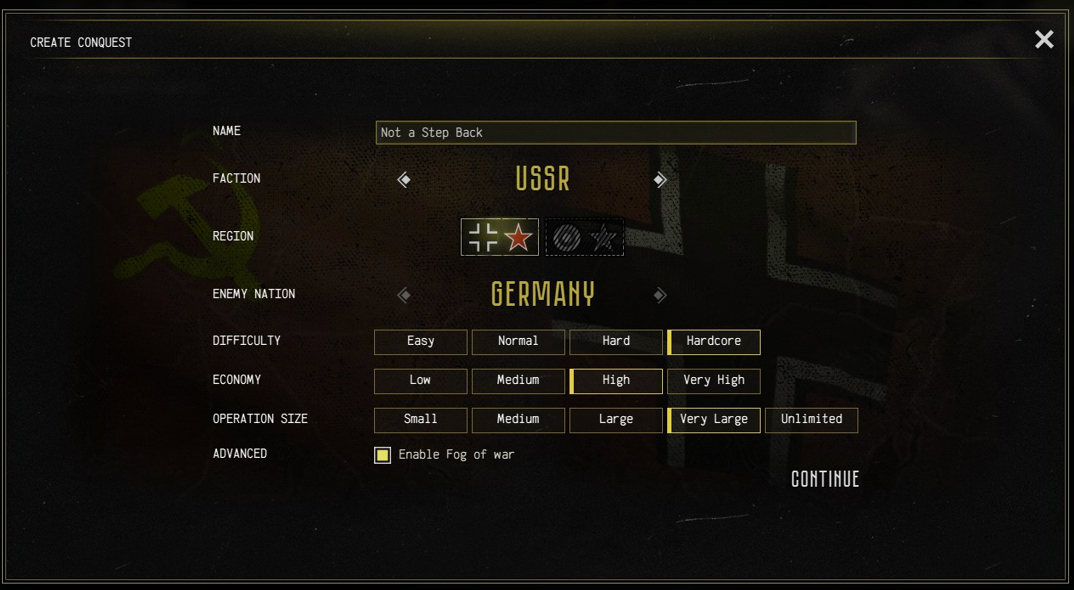Set operation size to Large
Viewport: 1074px width, 590px height.
[x=616, y=420]
